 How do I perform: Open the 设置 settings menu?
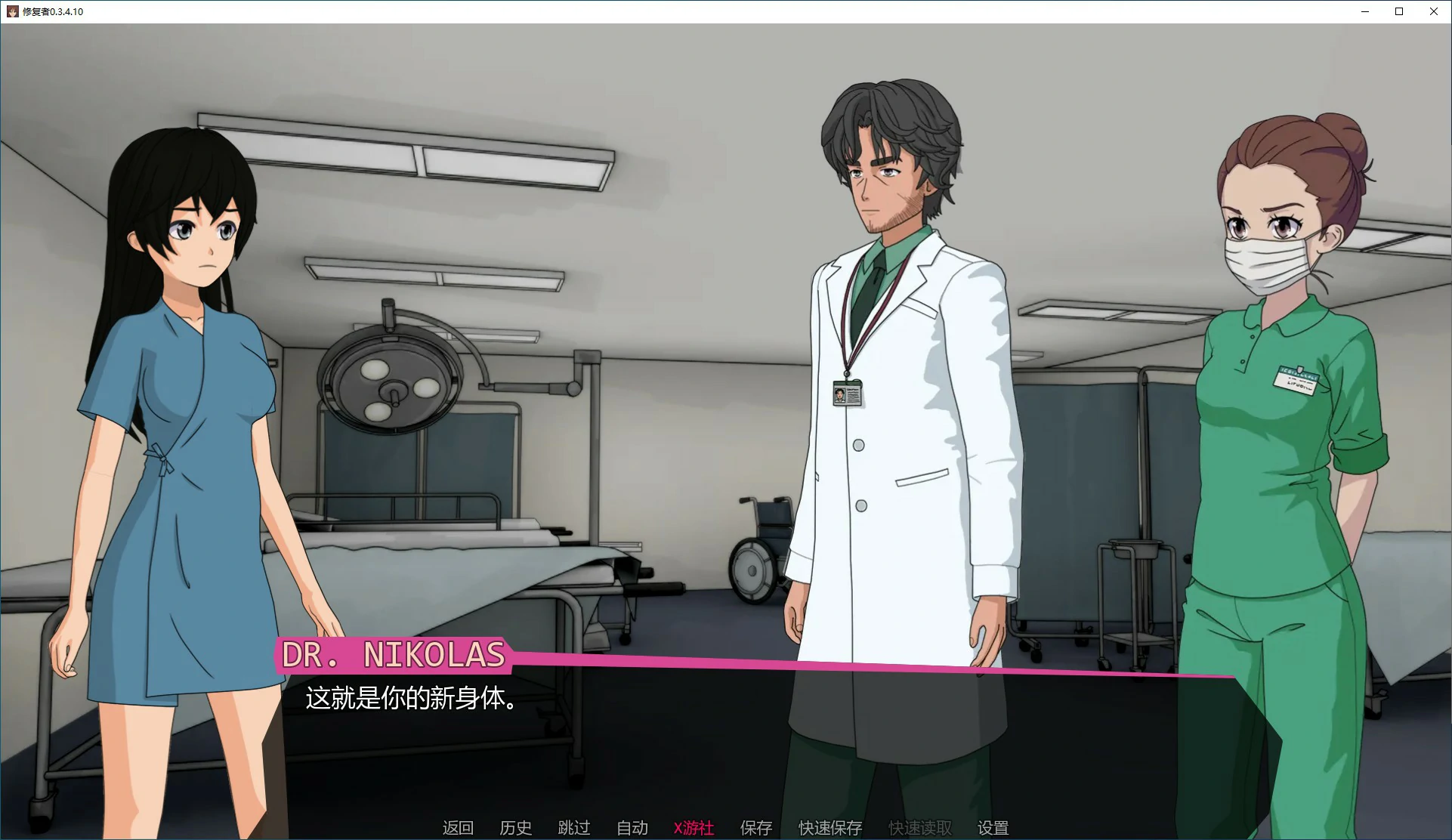[x=993, y=828]
